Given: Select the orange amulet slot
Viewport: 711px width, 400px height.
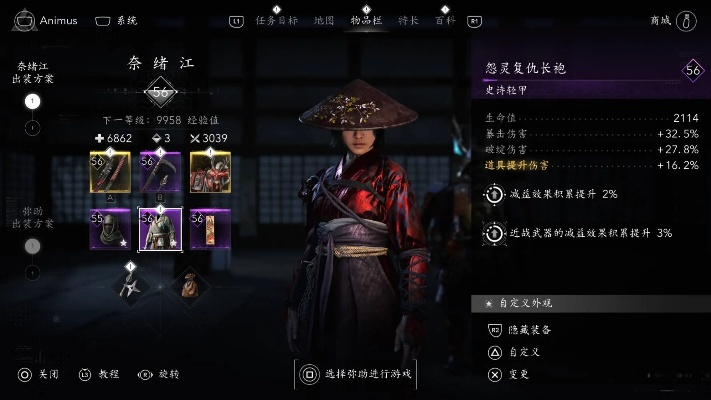Looking at the screenshot, I should pos(210,230).
